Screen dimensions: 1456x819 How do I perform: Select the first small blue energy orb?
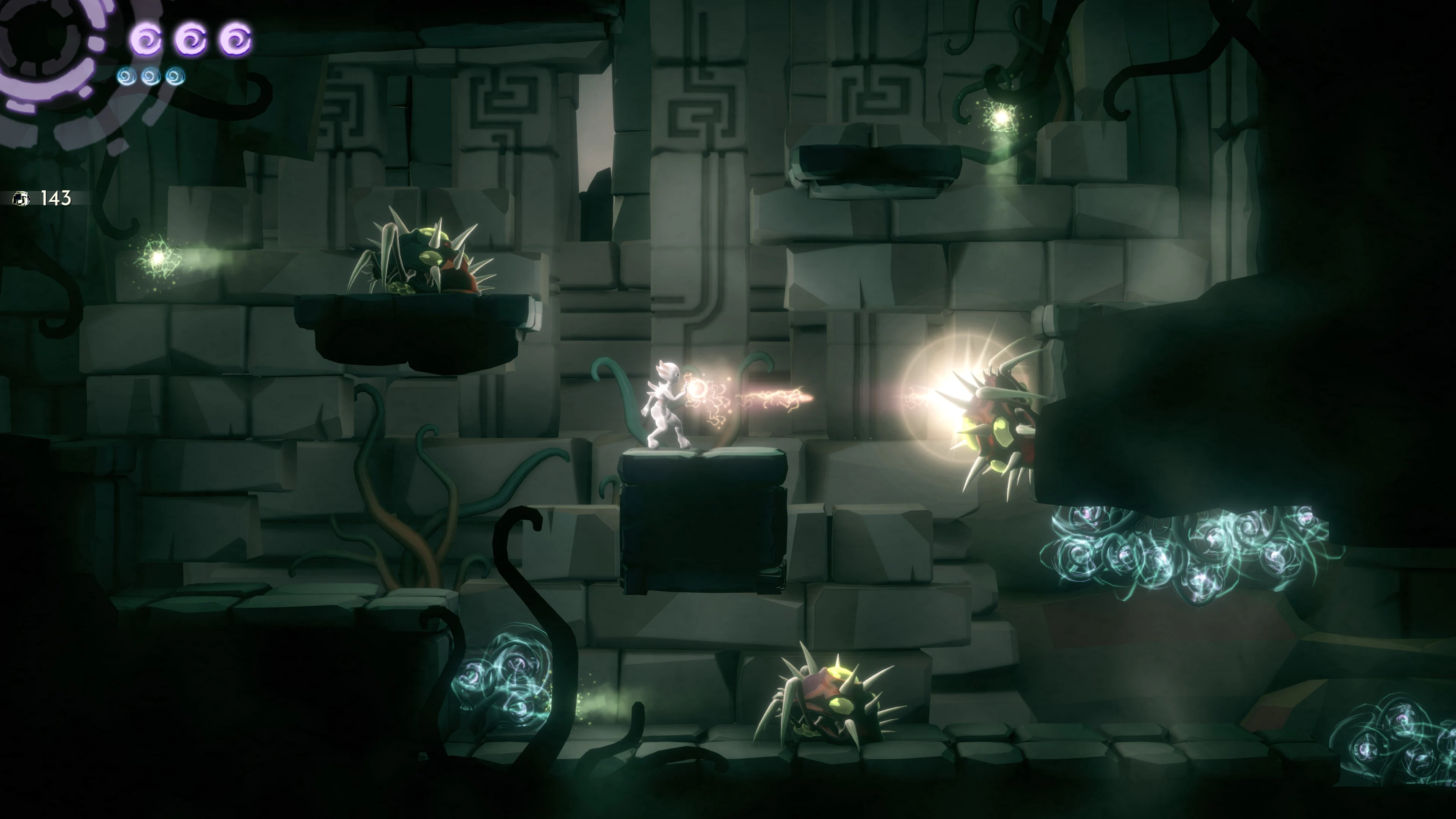coord(127,76)
